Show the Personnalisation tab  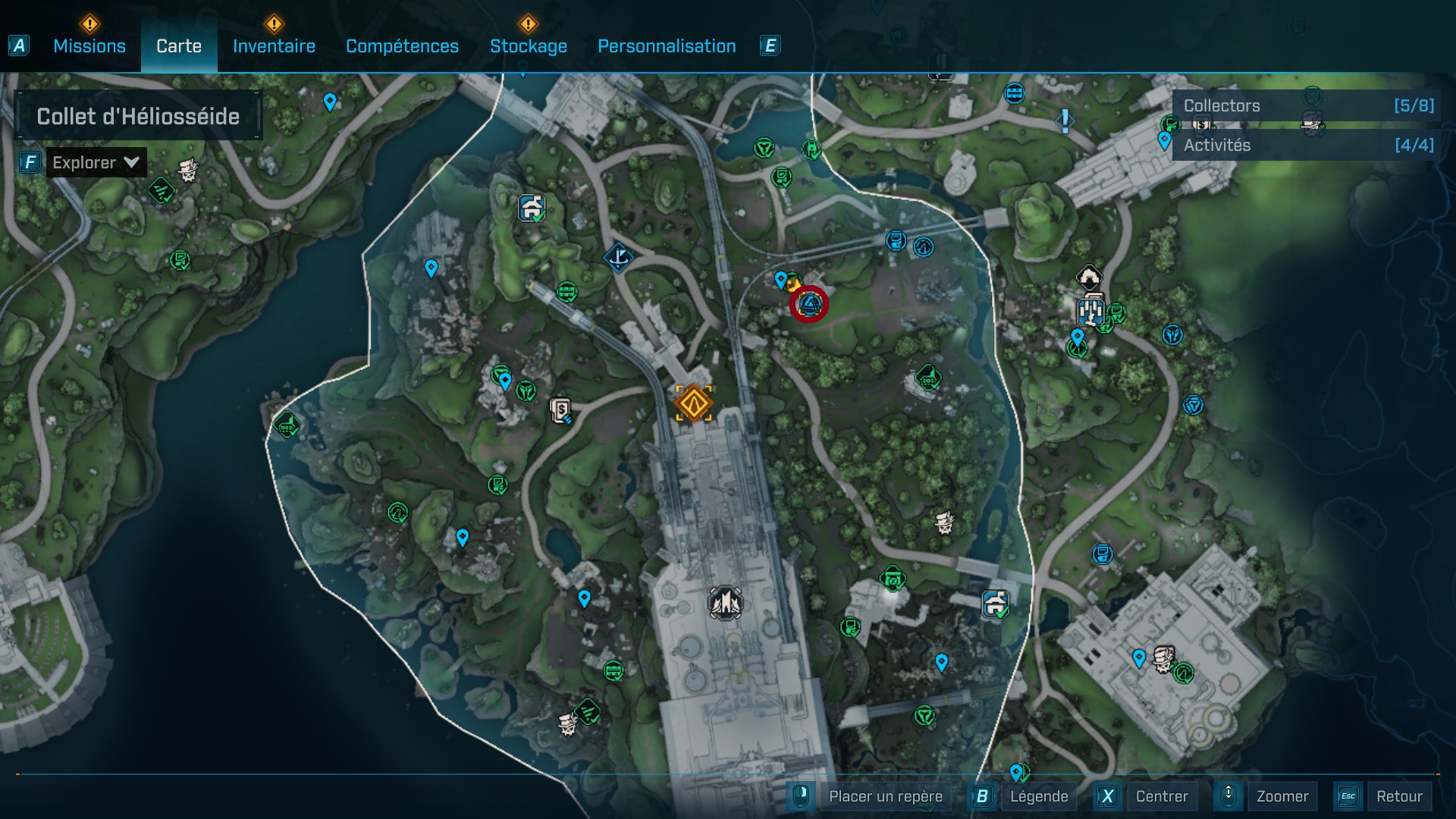[667, 46]
